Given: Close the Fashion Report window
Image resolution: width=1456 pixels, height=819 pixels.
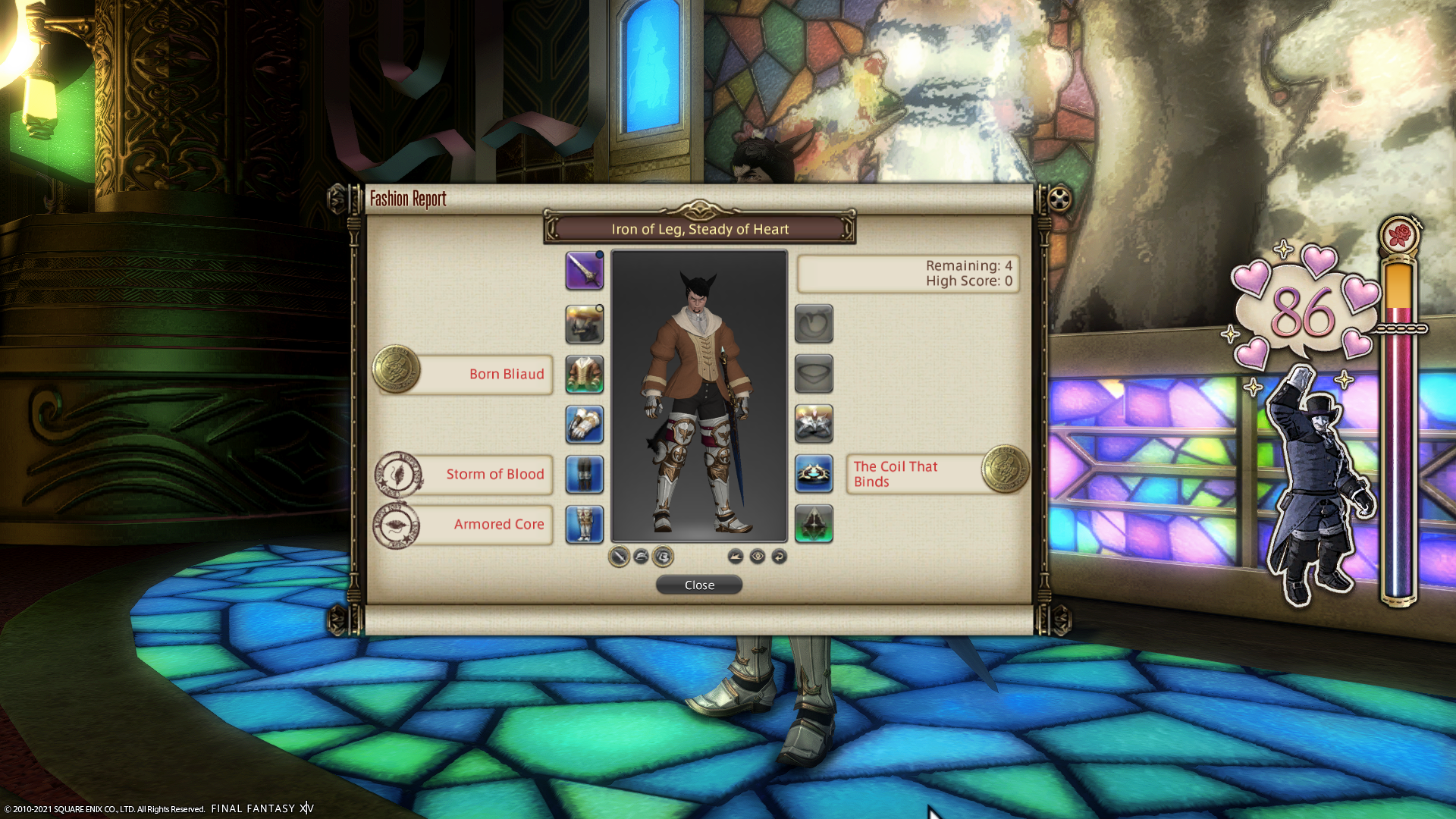Looking at the screenshot, I should [698, 585].
